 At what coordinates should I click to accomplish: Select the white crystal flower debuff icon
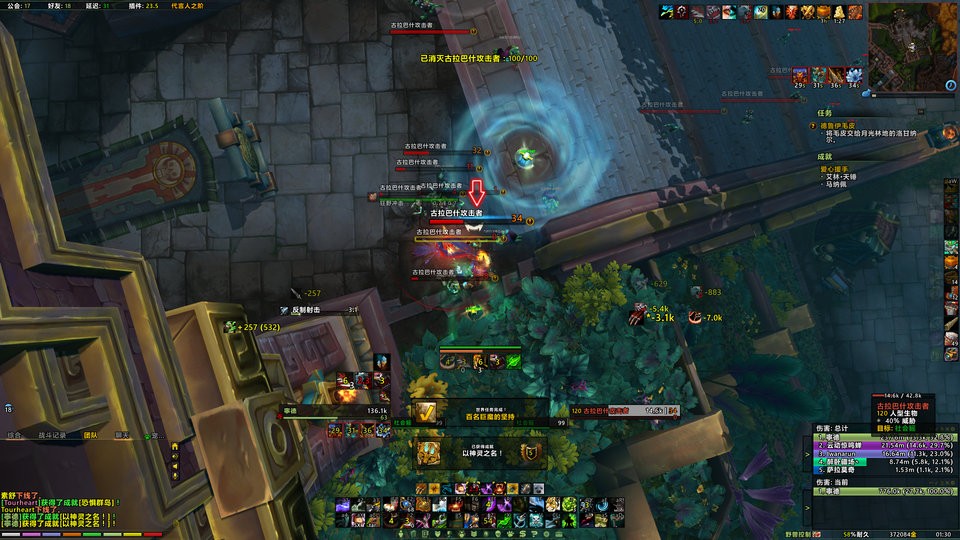(854, 75)
